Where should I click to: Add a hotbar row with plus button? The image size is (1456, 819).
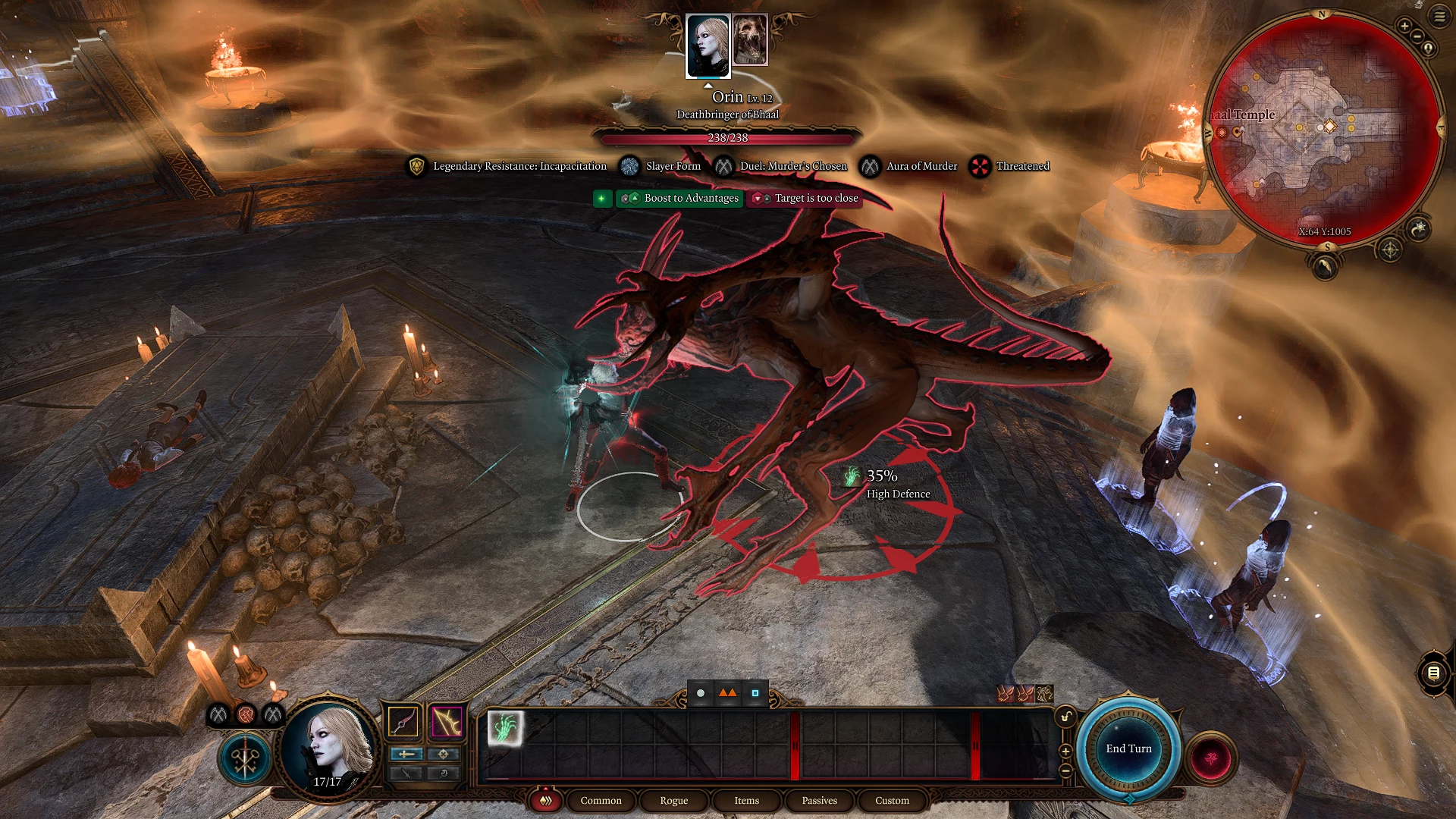pyautogui.click(x=1065, y=751)
